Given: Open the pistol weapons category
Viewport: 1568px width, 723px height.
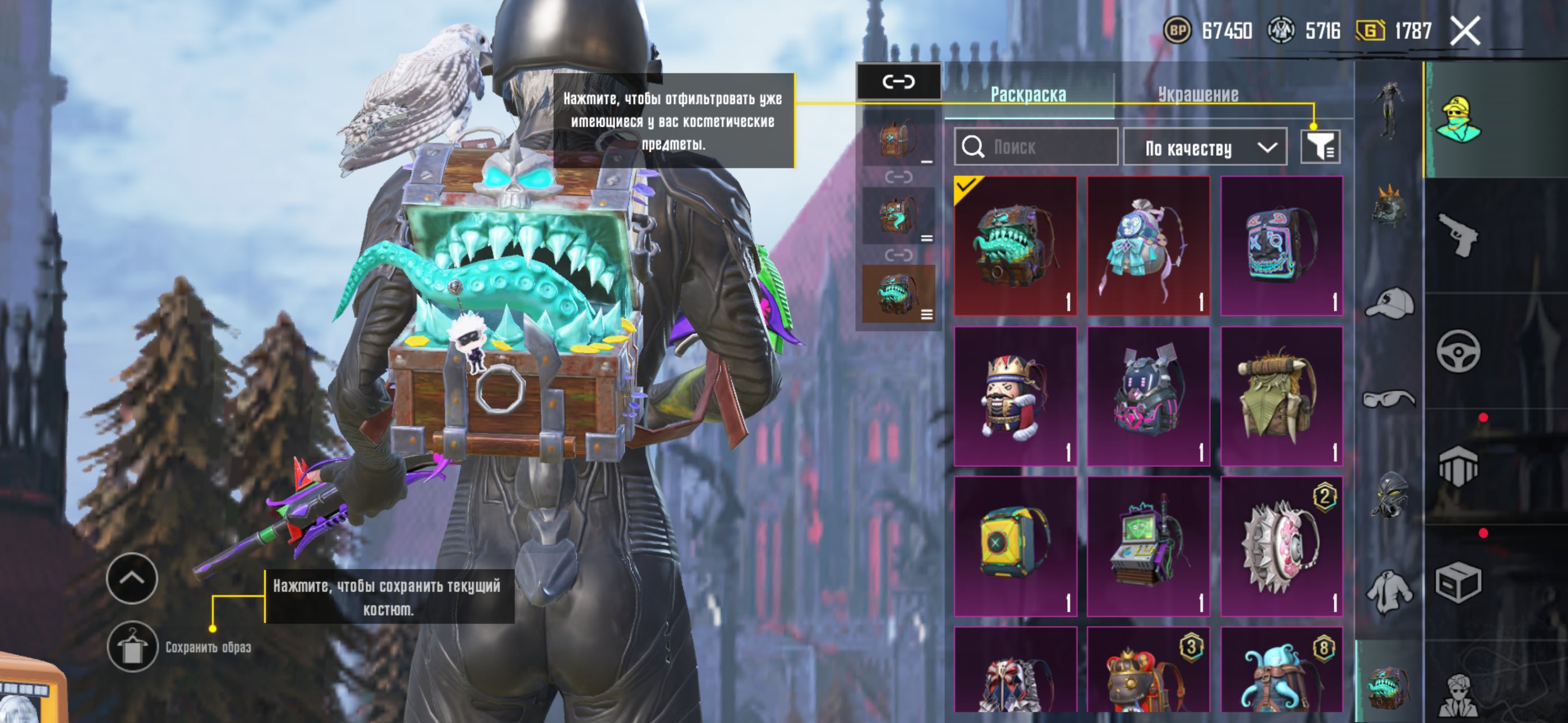Looking at the screenshot, I should (1459, 235).
